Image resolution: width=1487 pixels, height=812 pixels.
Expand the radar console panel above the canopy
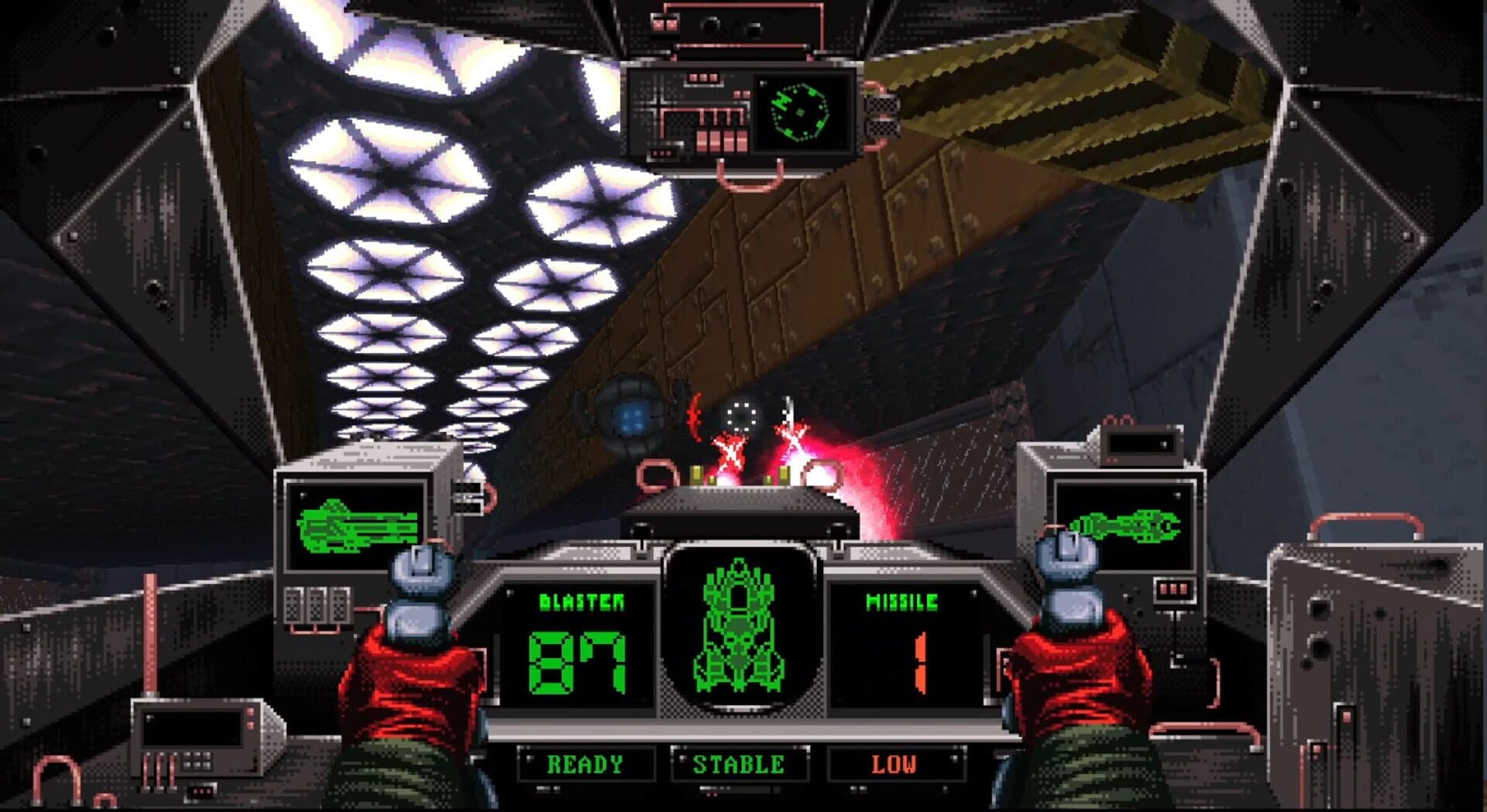[x=682, y=116]
